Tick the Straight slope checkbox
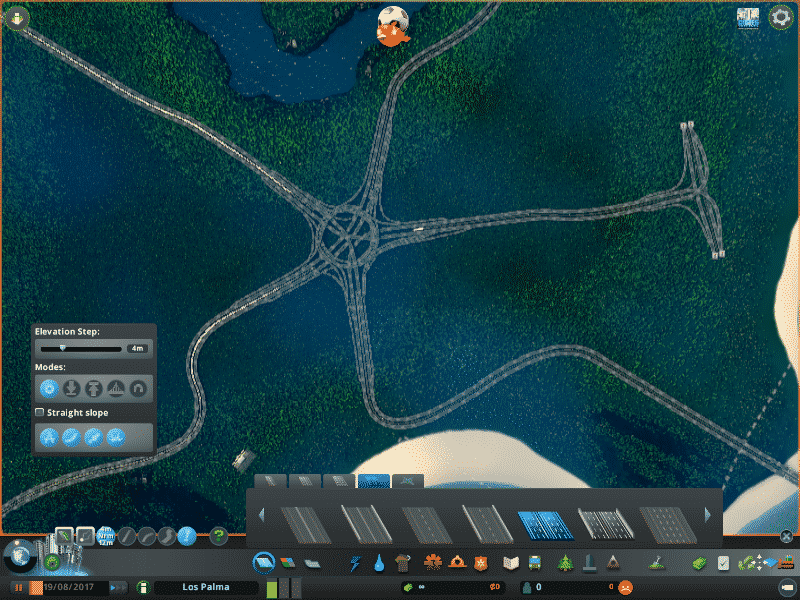Image resolution: width=800 pixels, height=600 pixels. 40,412
